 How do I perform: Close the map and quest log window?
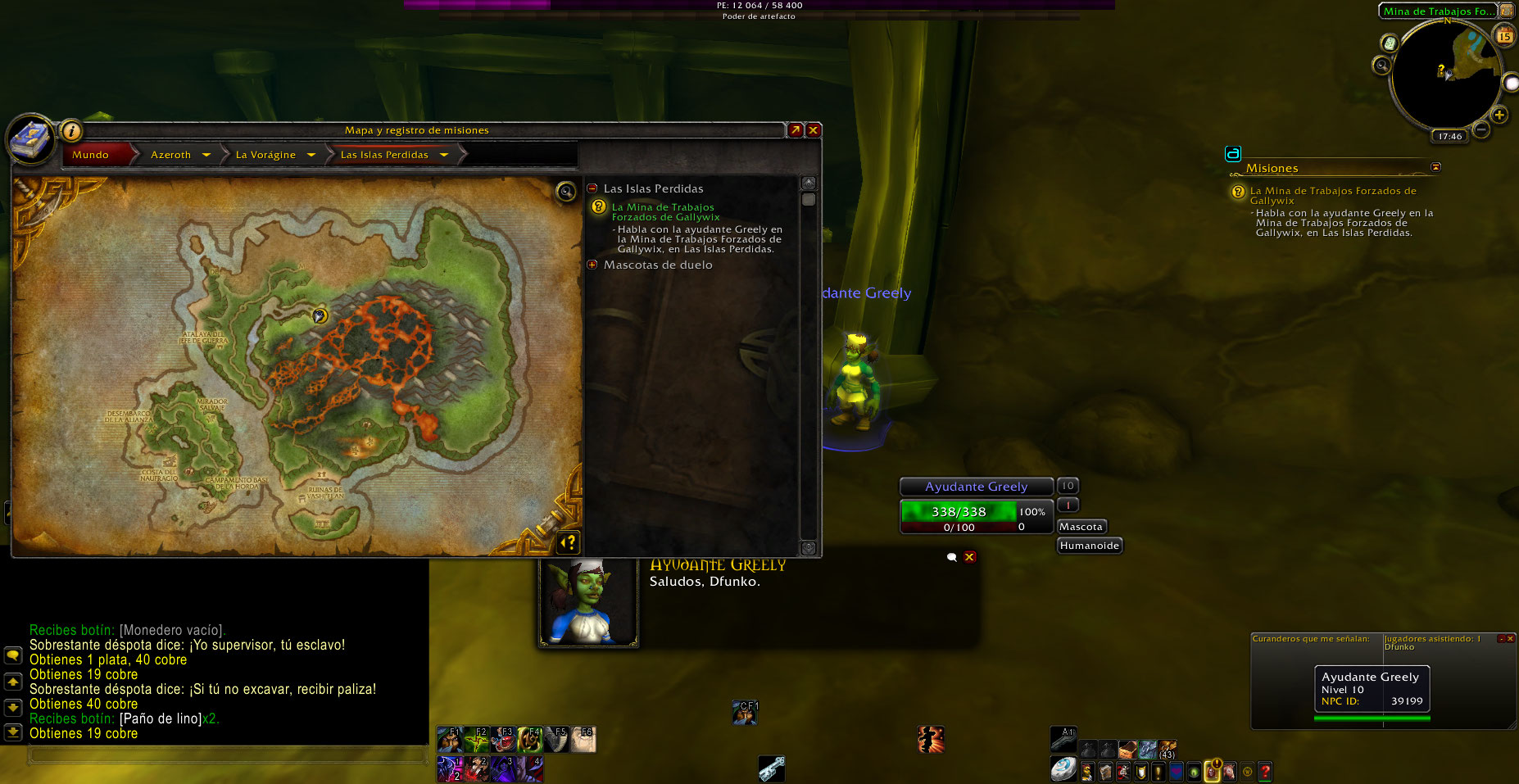coord(814,130)
